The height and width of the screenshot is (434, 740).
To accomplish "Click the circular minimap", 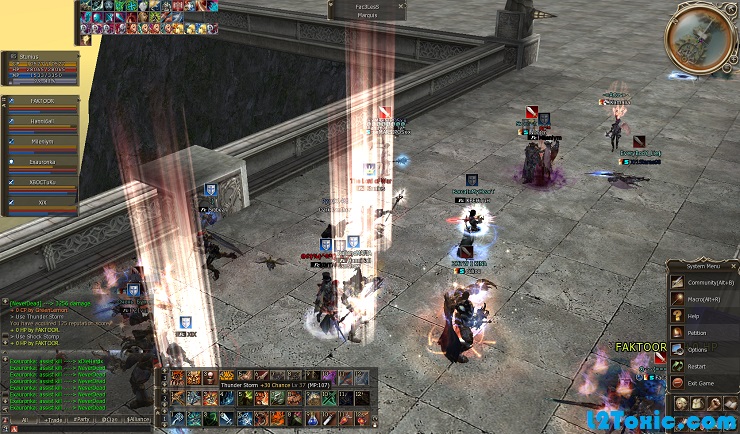I will click(699, 38).
